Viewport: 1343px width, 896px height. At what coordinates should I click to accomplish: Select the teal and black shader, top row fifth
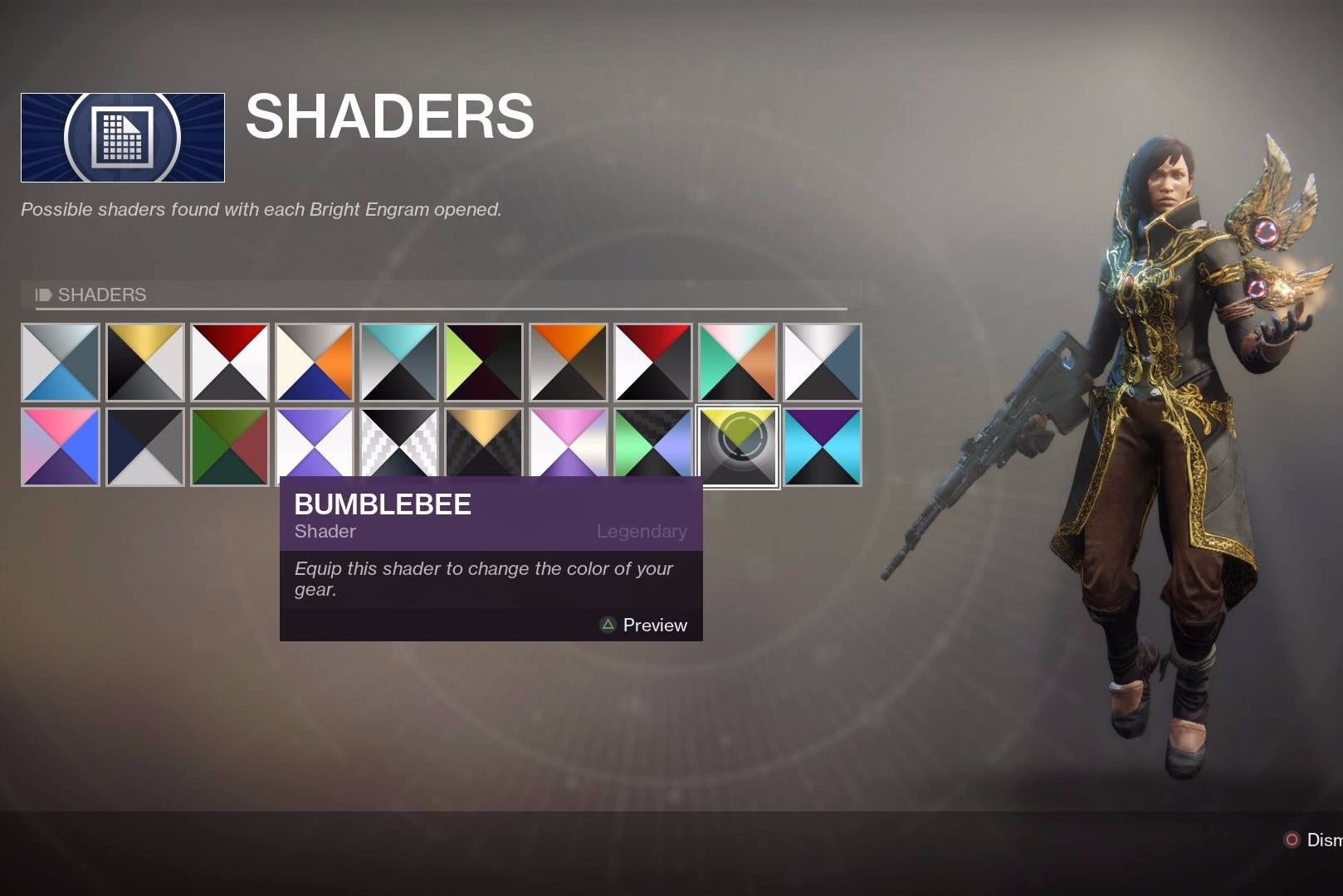399,363
